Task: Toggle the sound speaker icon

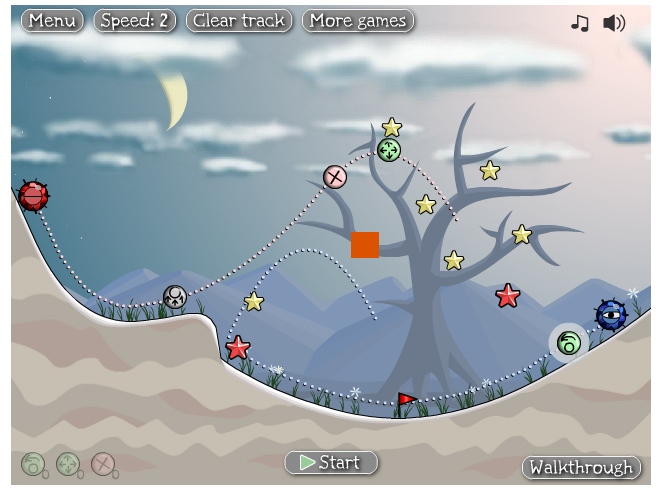Action: pos(614,22)
